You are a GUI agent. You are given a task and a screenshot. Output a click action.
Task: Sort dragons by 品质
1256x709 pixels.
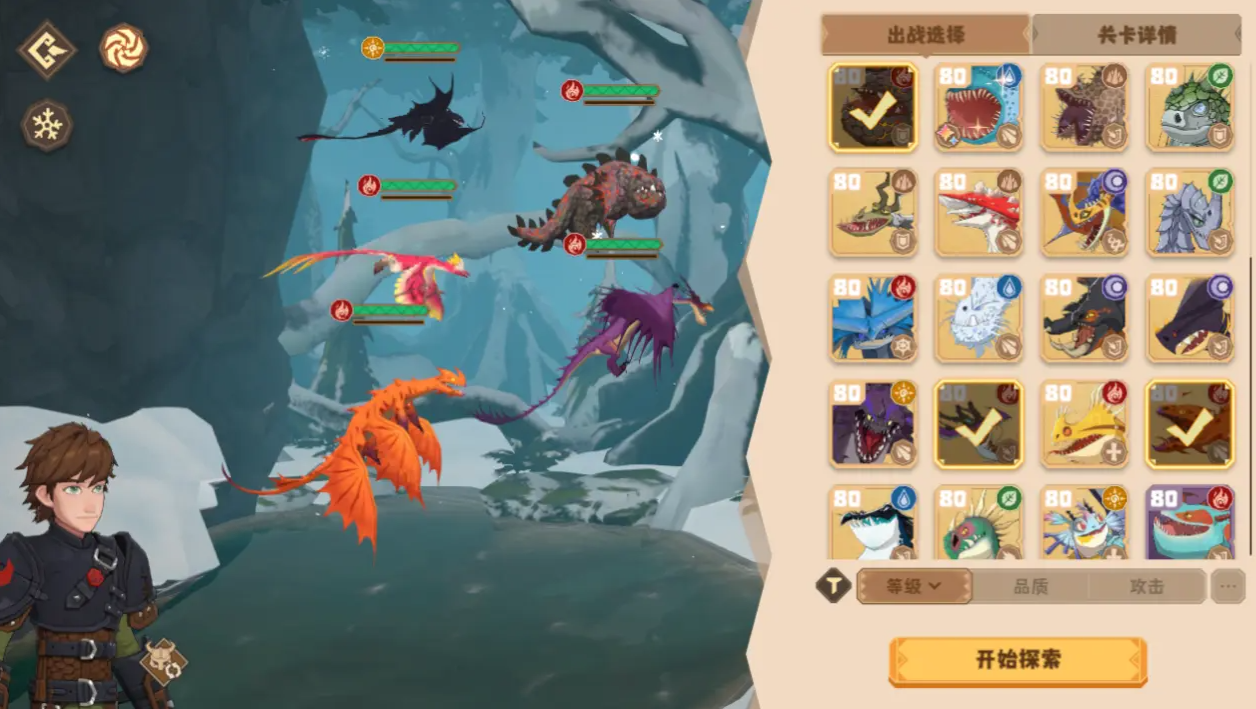[x=1030, y=586]
